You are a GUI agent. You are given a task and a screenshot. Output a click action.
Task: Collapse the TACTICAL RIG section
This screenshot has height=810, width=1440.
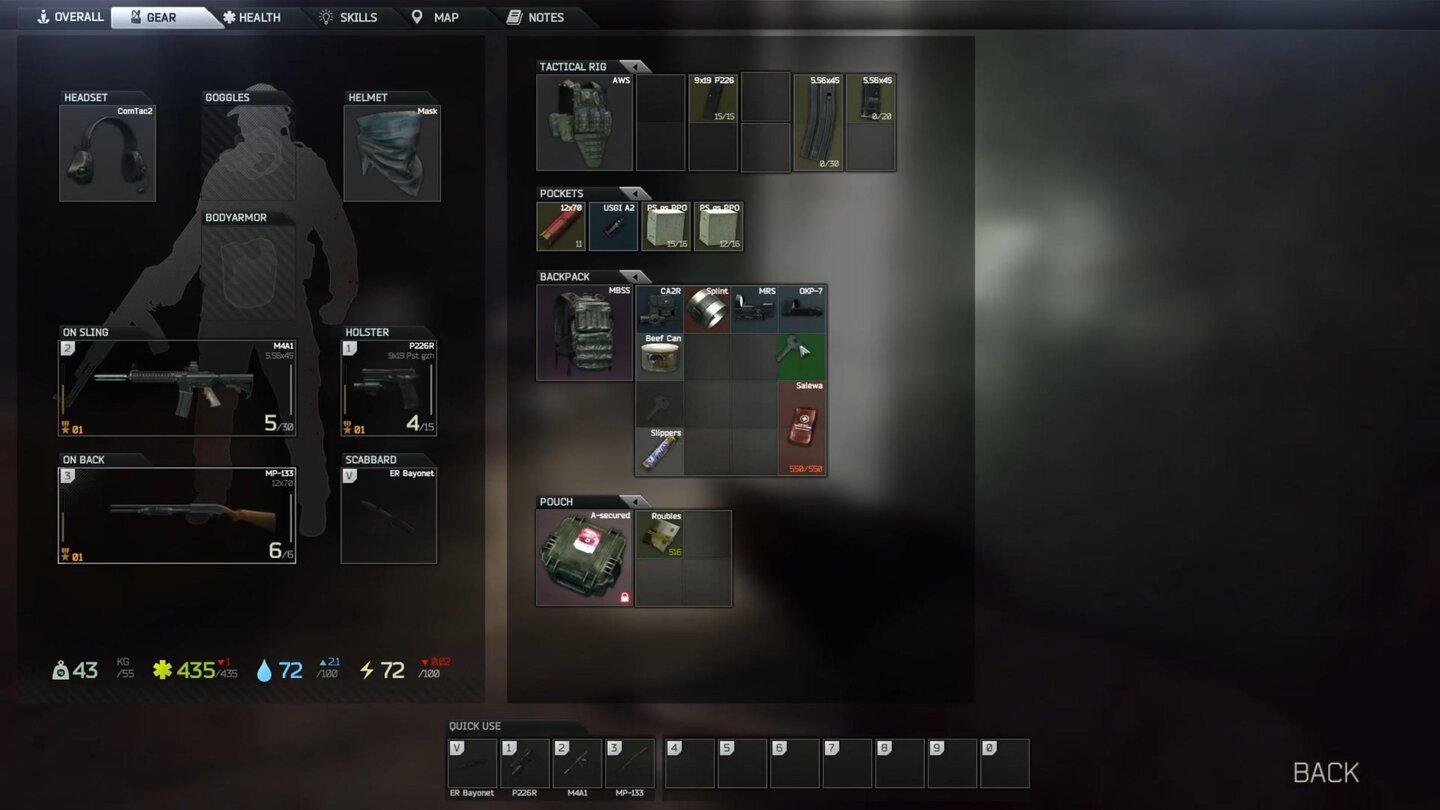click(638, 67)
